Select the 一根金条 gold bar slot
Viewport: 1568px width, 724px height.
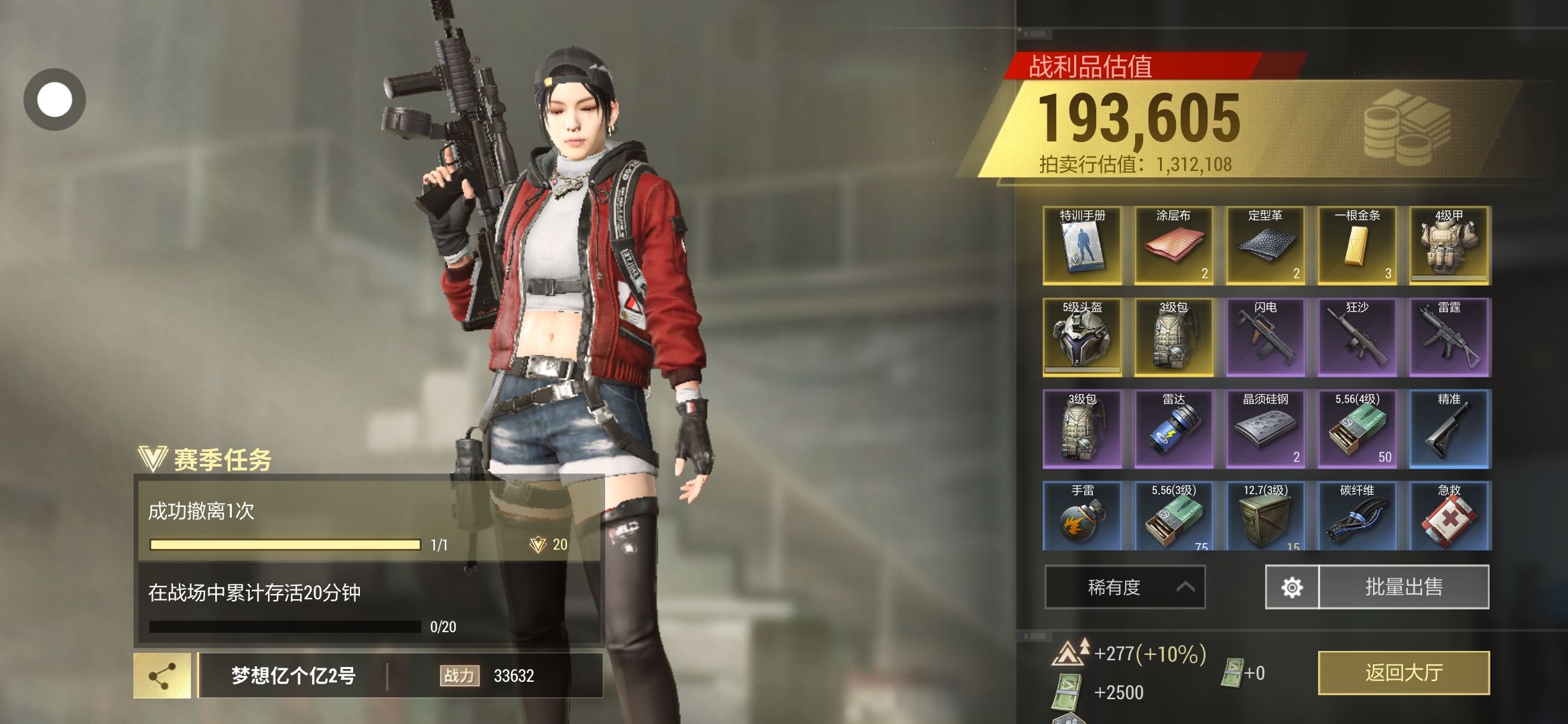click(1358, 245)
